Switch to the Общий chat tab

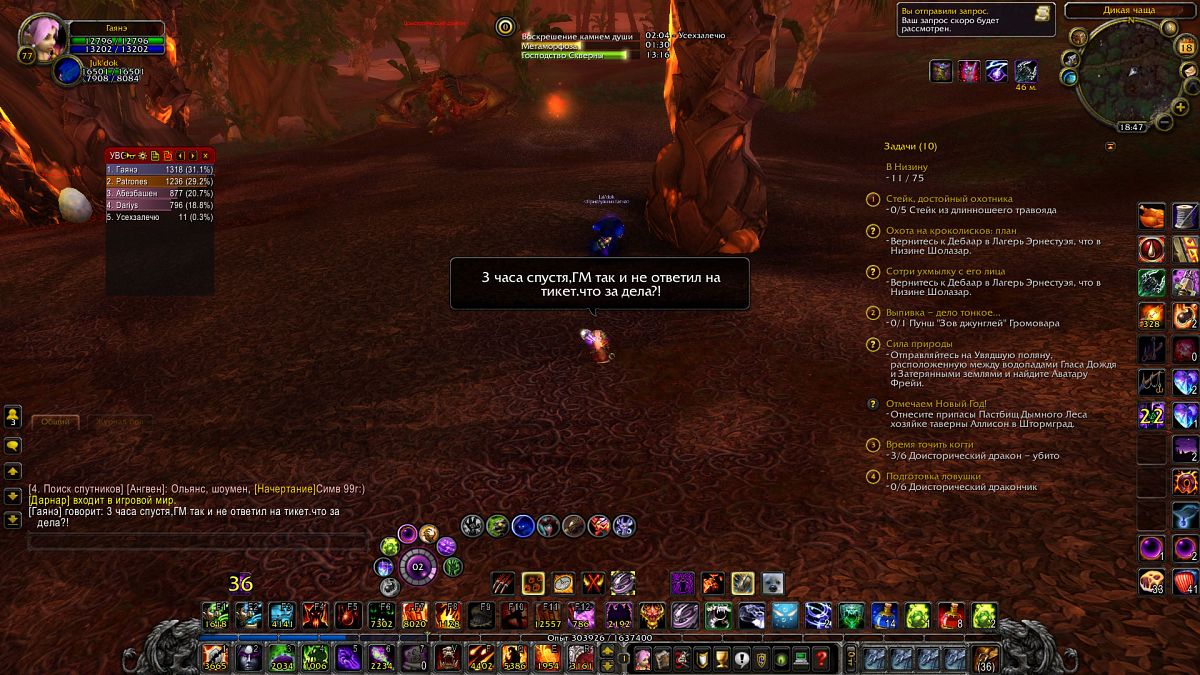click(x=56, y=422)
